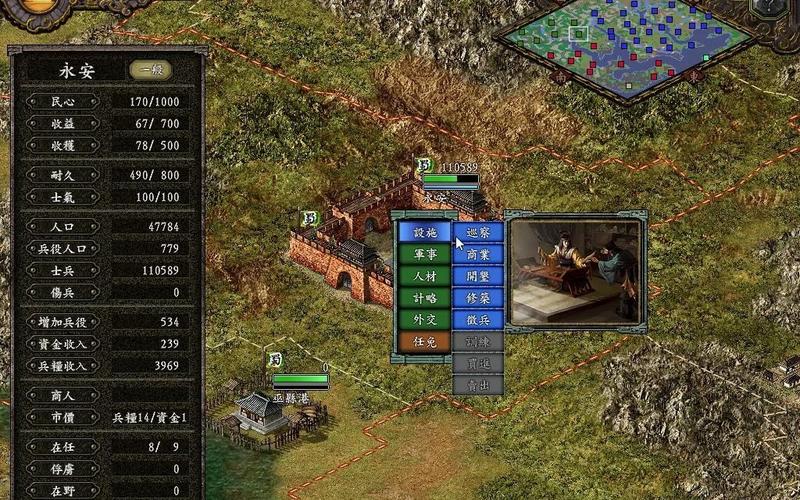Select 修築 to repair the walls
Viewport: 800px width, 500px height.
click(x=478, y=298)
